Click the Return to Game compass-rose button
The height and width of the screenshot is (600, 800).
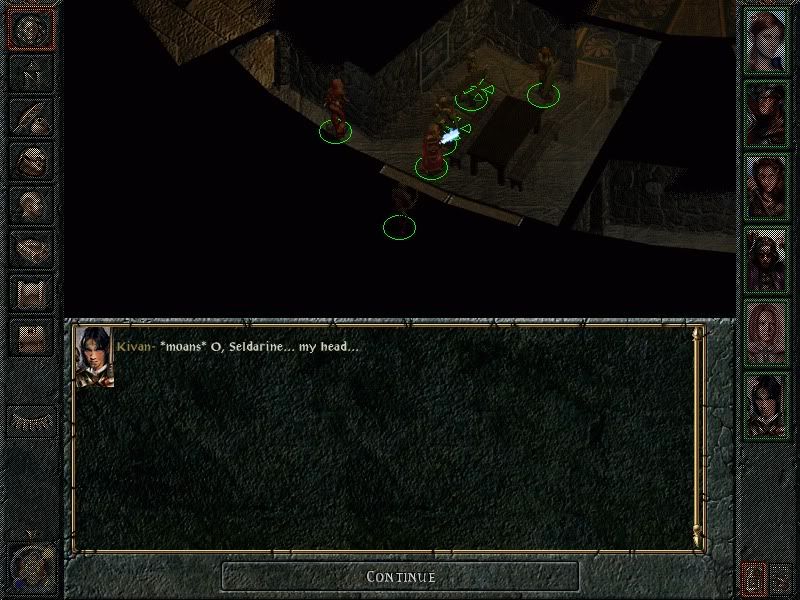[30, 30]
